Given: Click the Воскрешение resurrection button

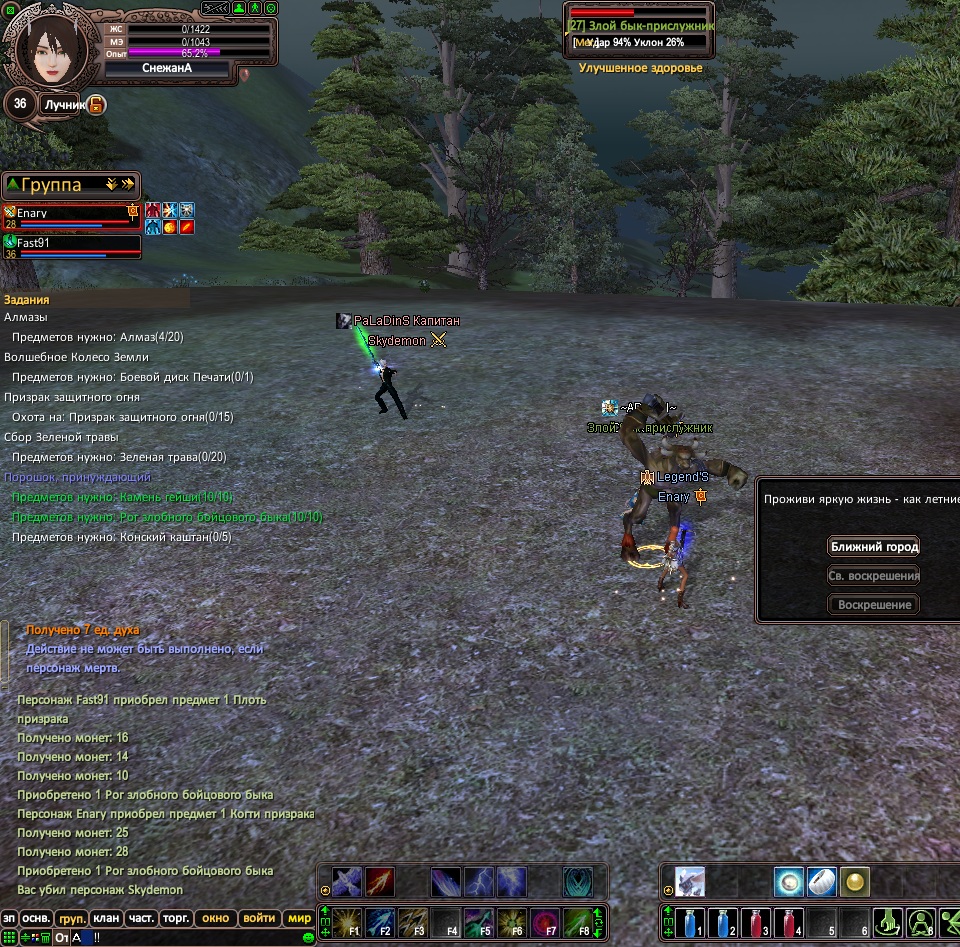Looking at the screenshot, I should coord(873,605).
